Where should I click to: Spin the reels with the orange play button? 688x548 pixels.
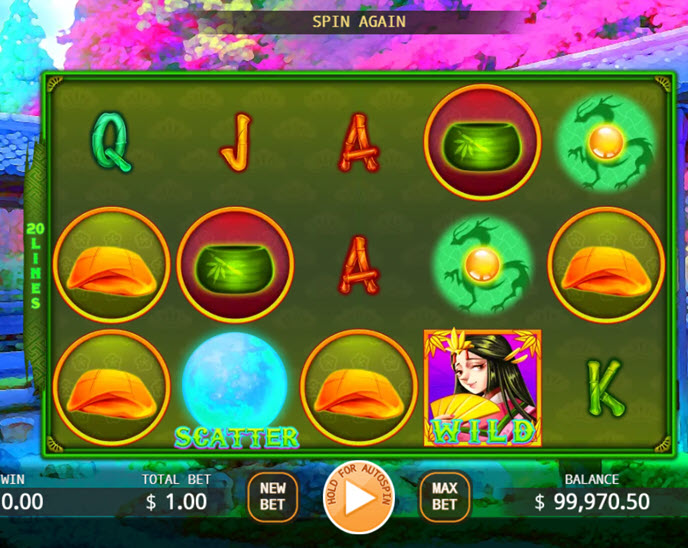[359, 498]
